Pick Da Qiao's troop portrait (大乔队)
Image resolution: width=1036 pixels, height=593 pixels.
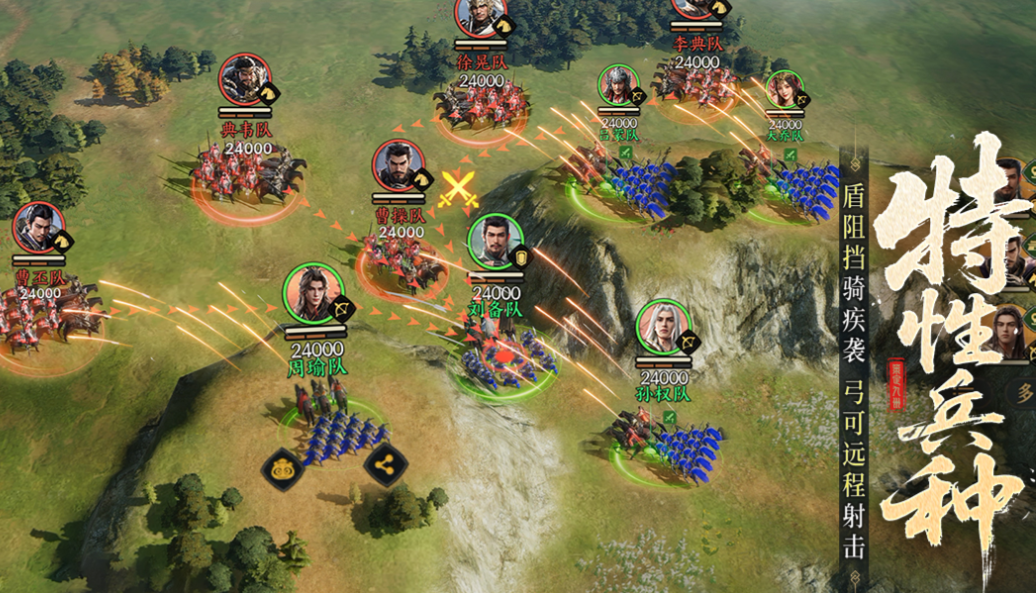coord(784,89)
